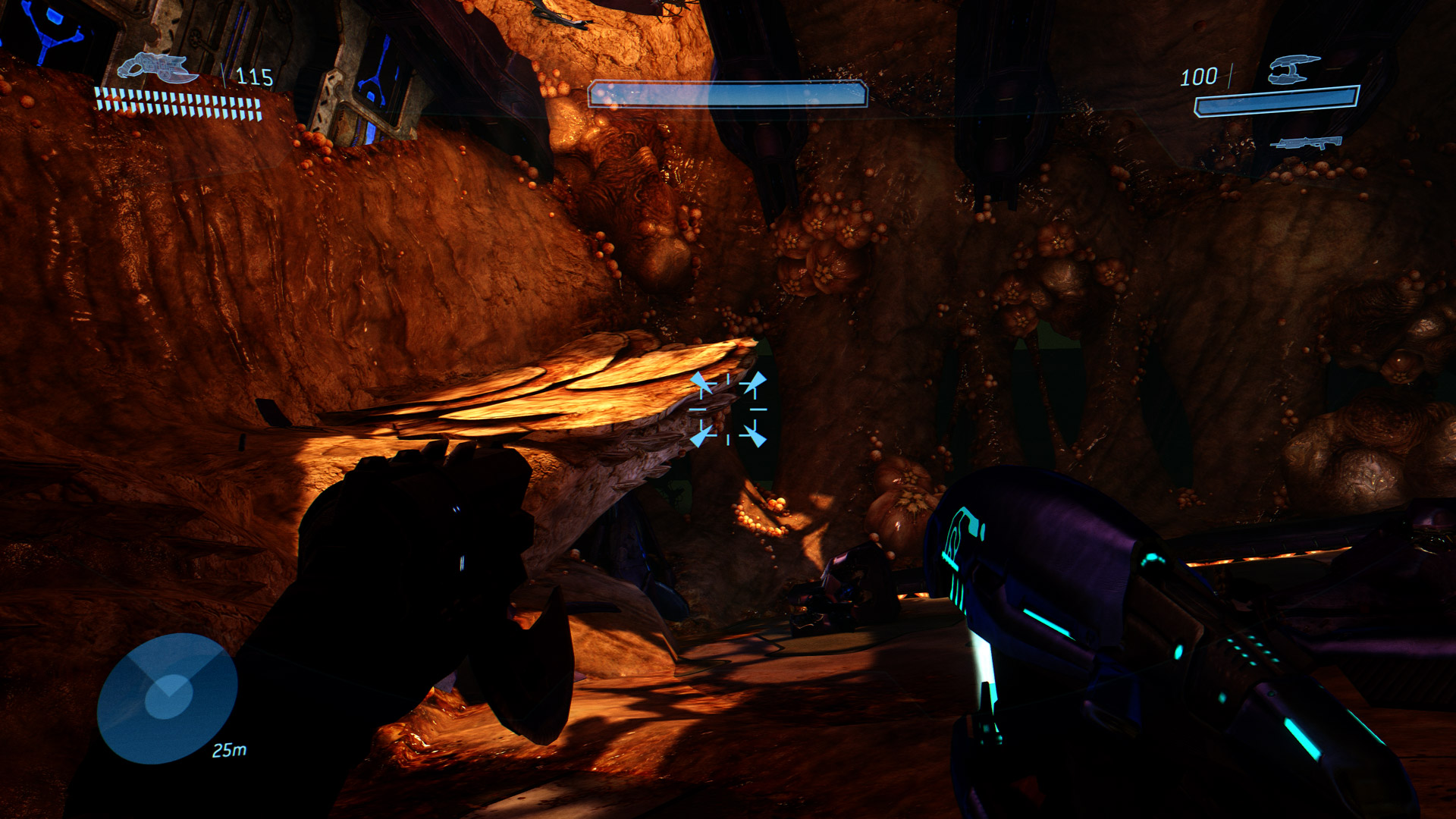Select the Plasma Rifle weapon icon
The image size is (1456, 819).
1293,69
